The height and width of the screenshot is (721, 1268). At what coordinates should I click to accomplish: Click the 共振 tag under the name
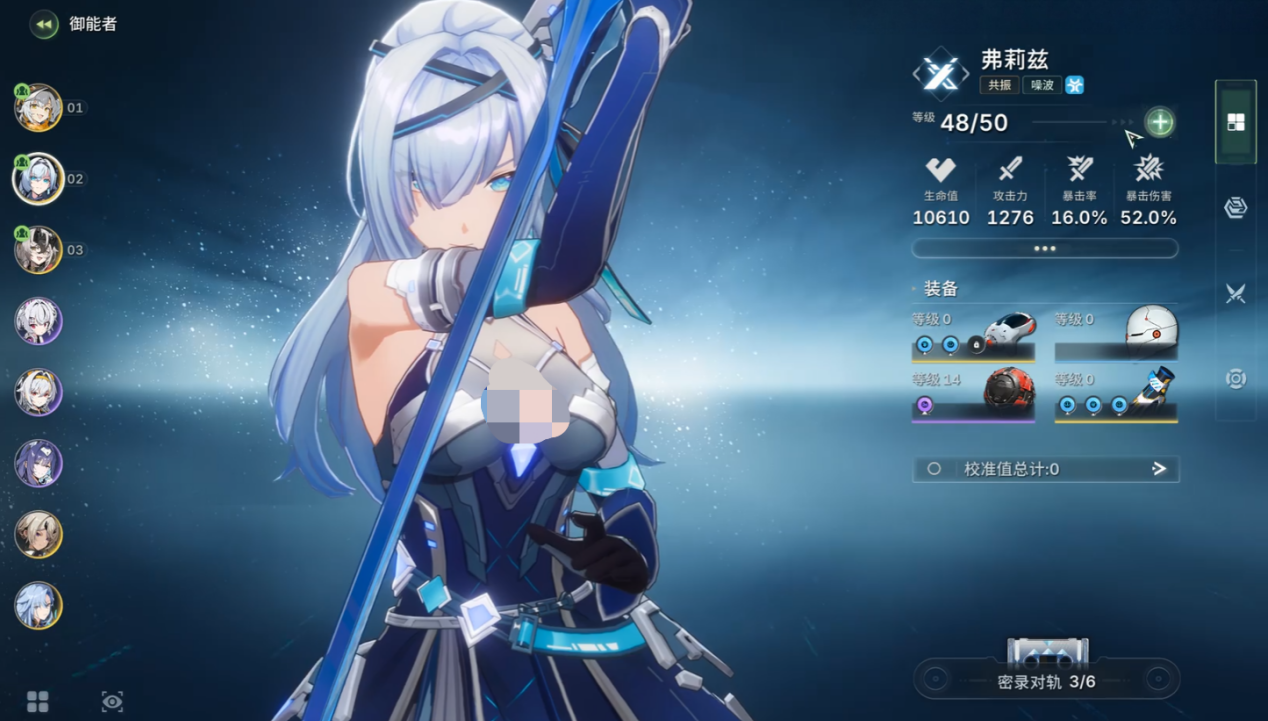click(x=999, y=85)
